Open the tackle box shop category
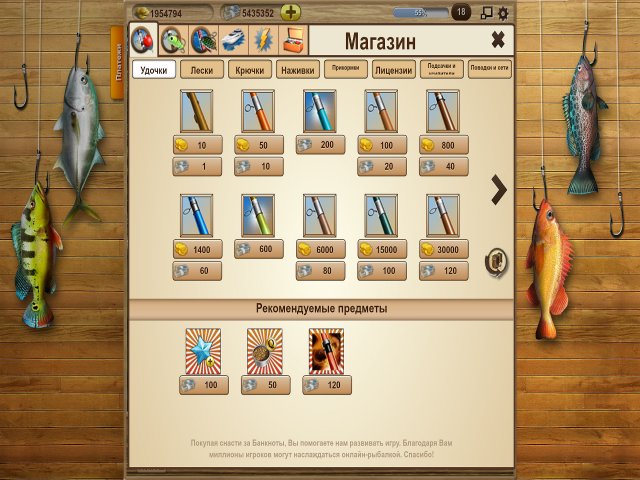Screen dimensions: 640x480 (x=294, y=40)
